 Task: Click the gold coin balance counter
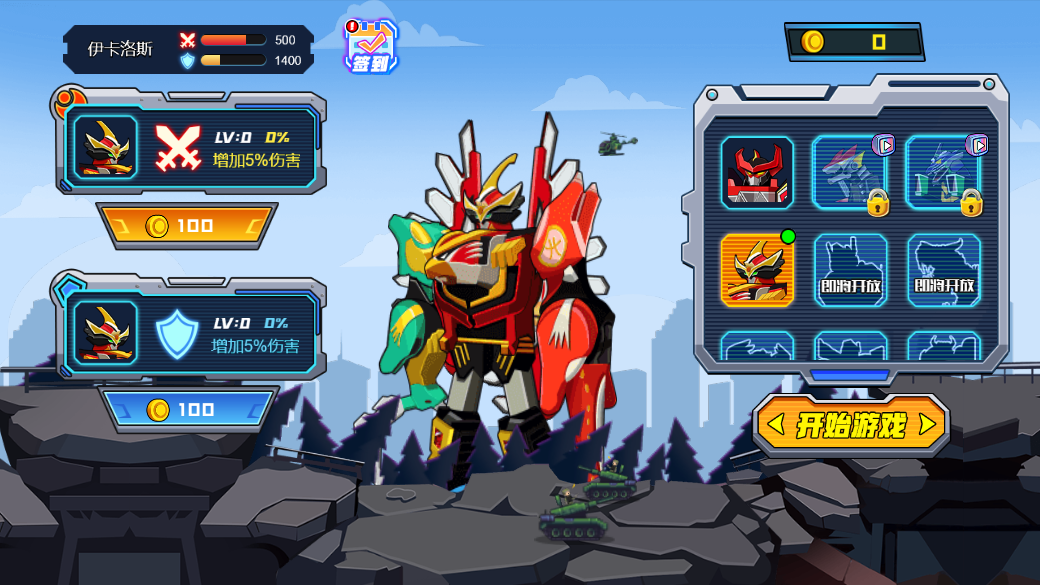coord(855,42)
